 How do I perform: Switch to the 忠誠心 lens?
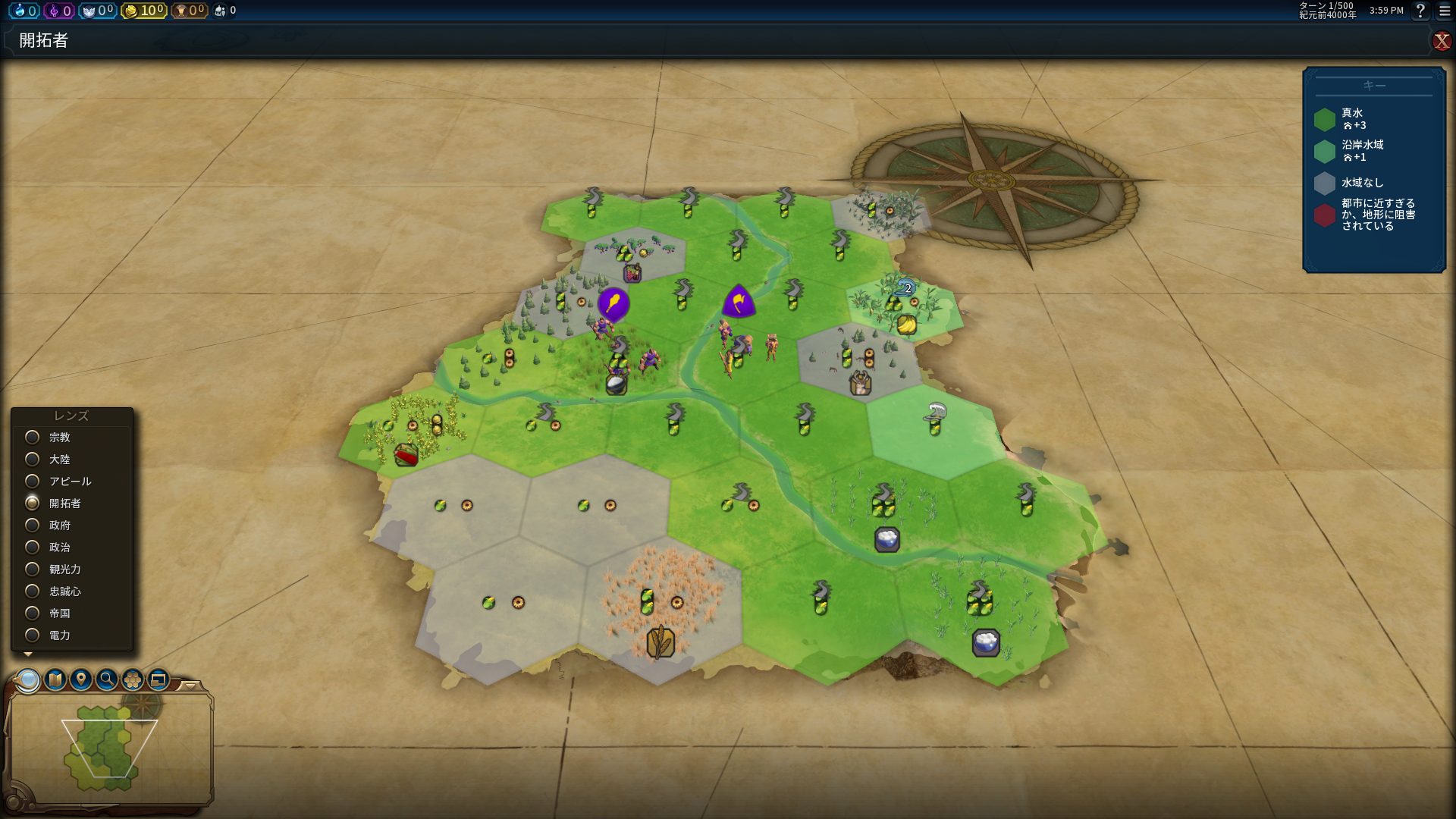pos(33,591)
